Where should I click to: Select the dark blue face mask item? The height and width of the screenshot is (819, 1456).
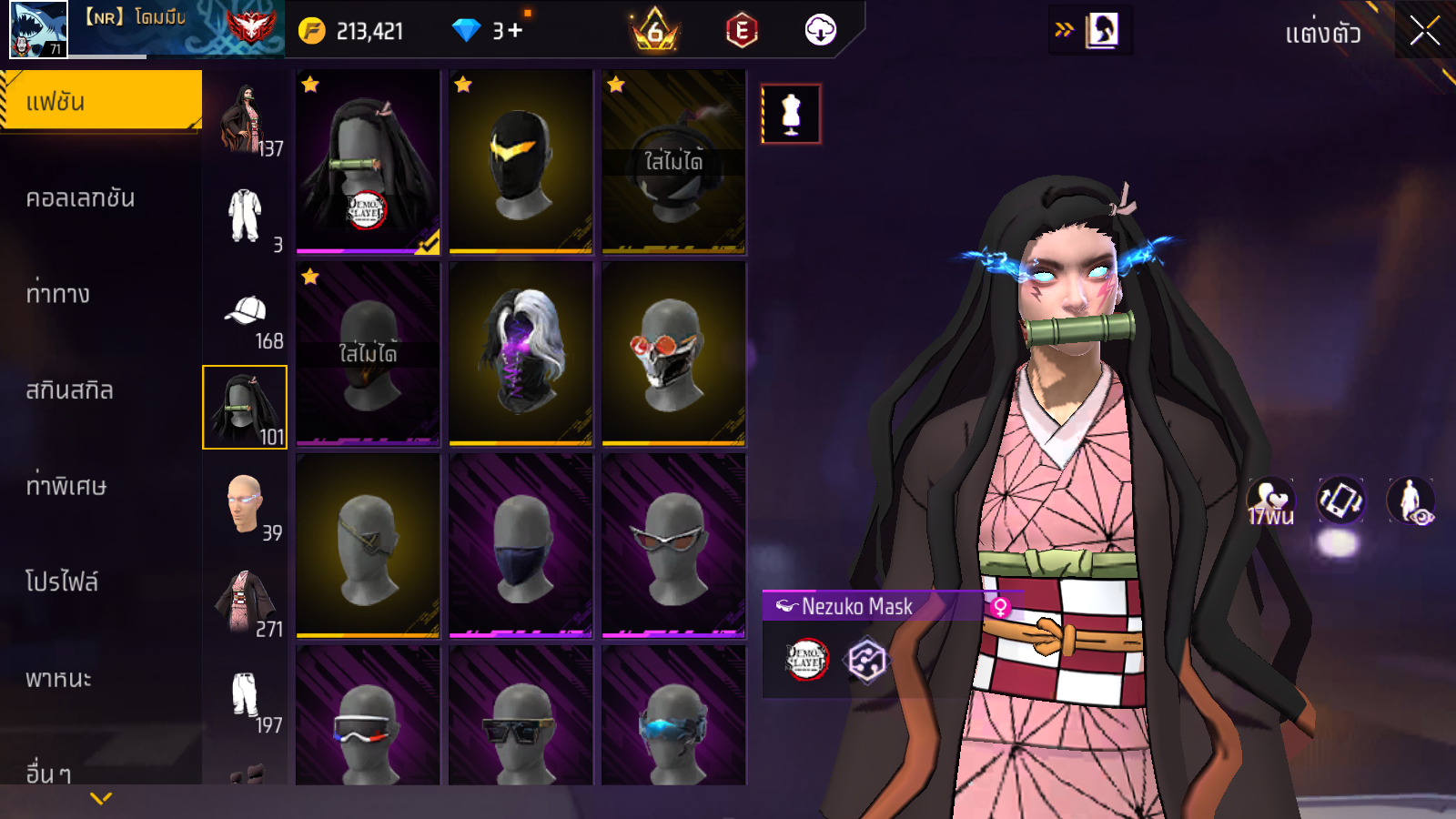521,546
